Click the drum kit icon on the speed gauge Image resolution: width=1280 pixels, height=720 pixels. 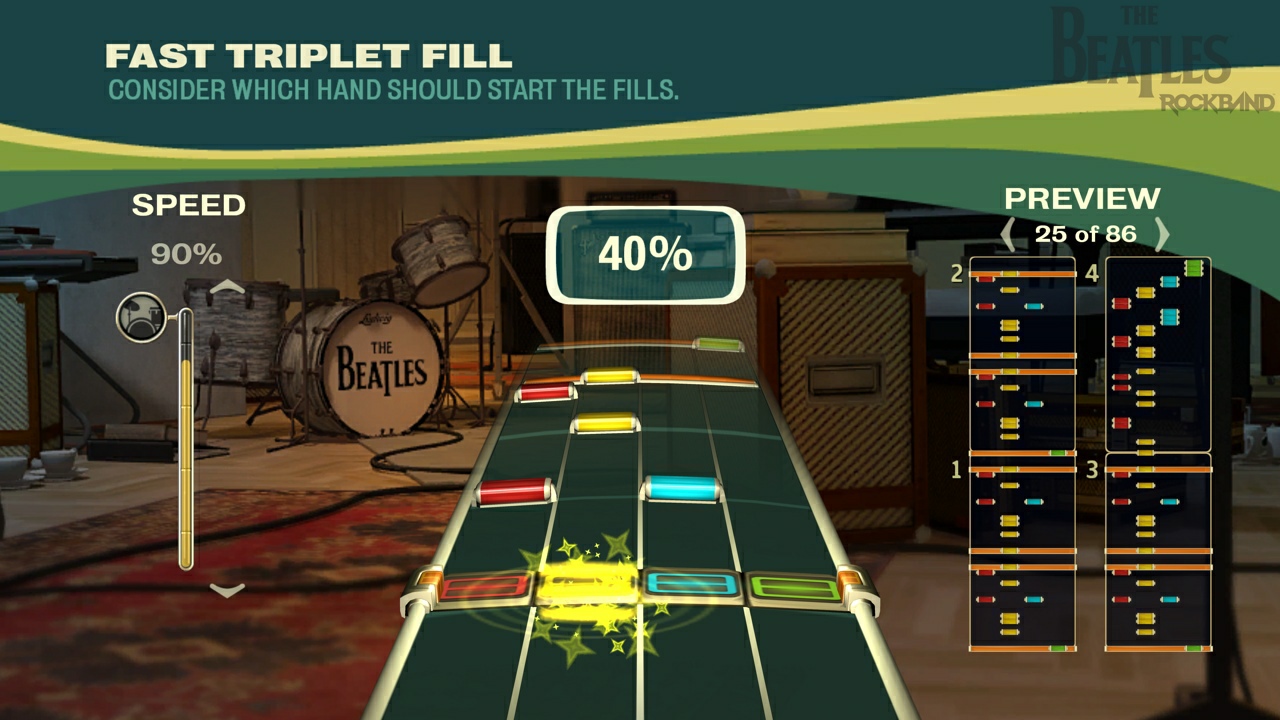coord(143,315)
